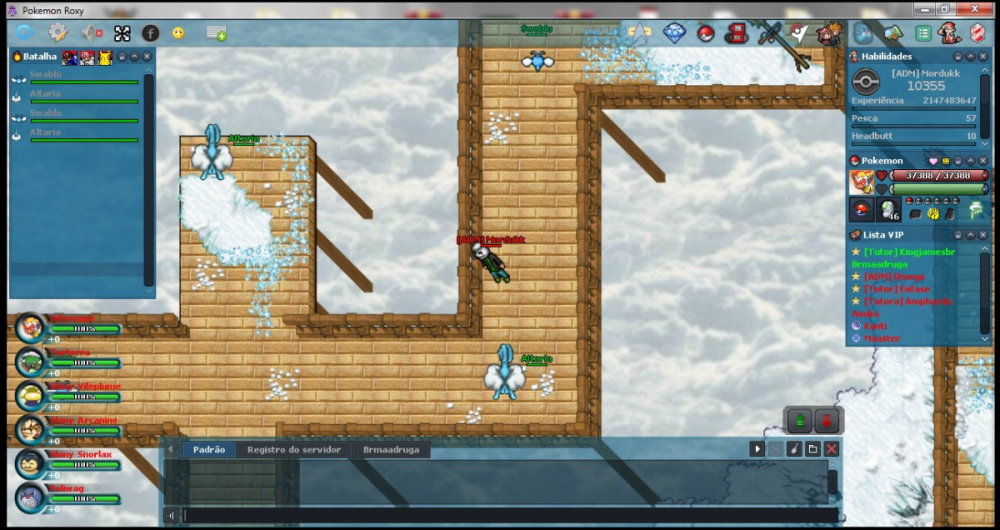This screenshot has width=1000, height=530.
Task: Switch to the Brmaadruga chat tab
Action: (x=391, y=450)
